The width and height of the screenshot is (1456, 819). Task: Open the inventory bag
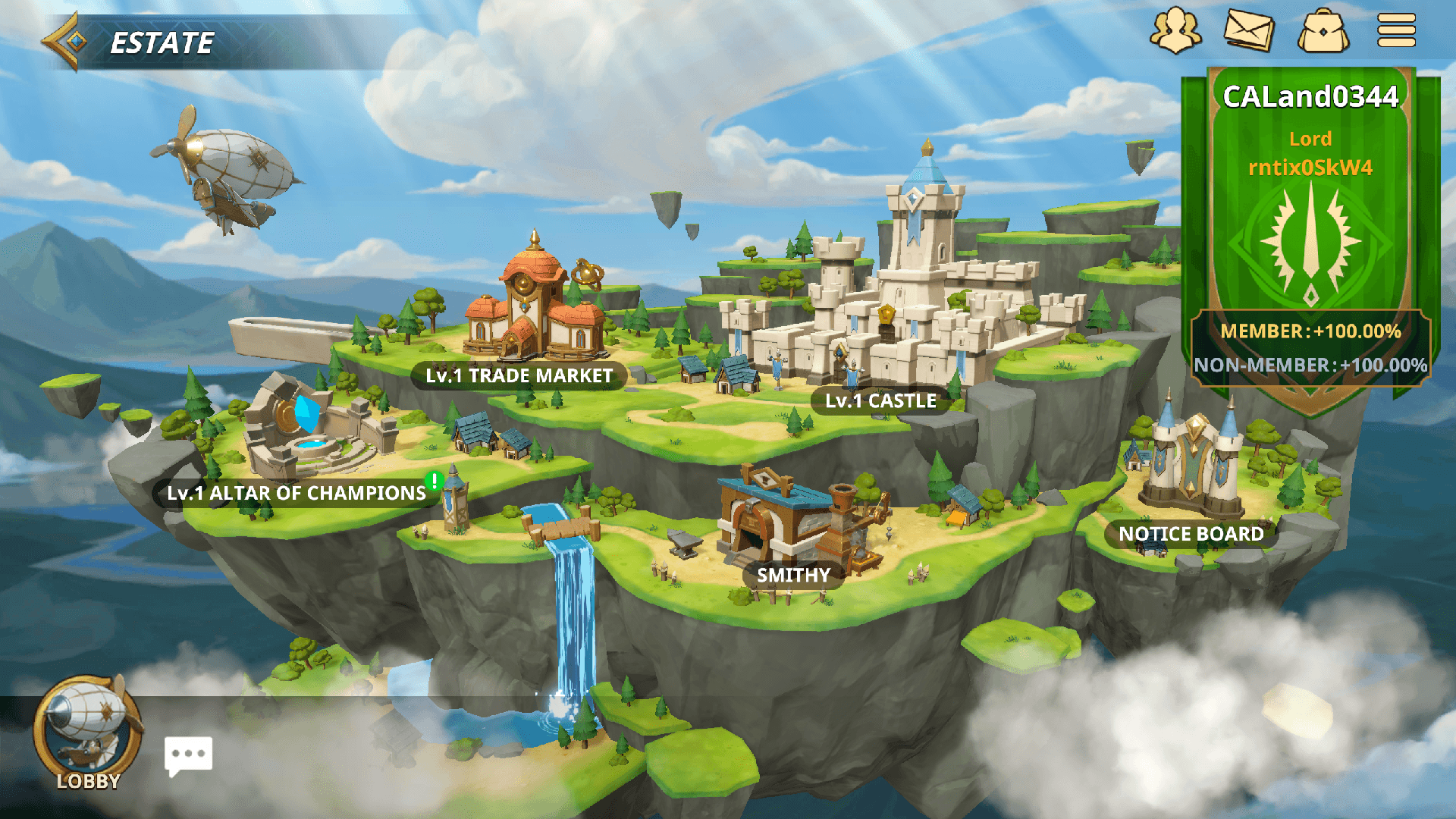click(x=1322, y=32)
